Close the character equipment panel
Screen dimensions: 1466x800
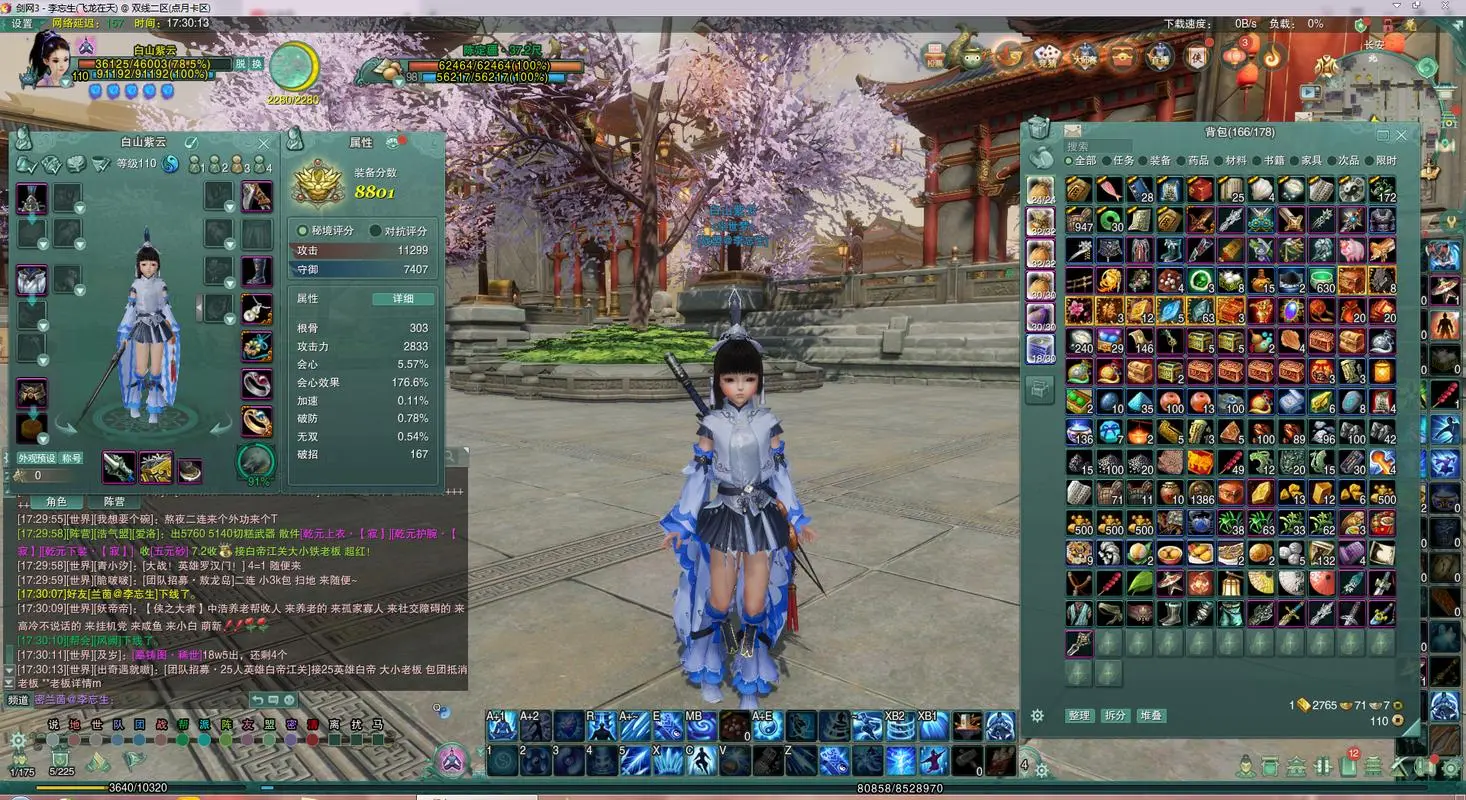(264, 143)
